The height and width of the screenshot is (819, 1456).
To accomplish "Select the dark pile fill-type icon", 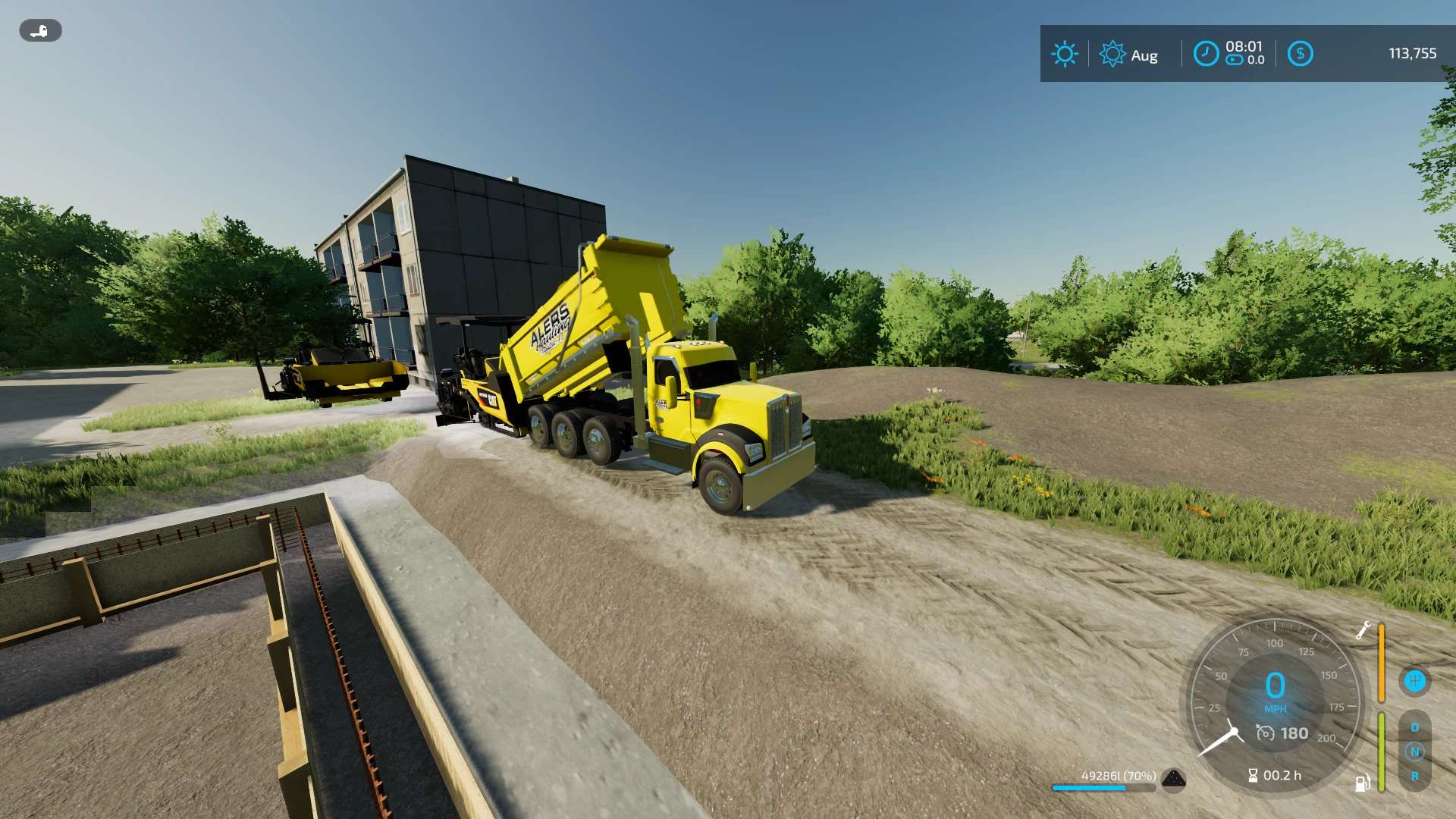I will coord(1173,779).
